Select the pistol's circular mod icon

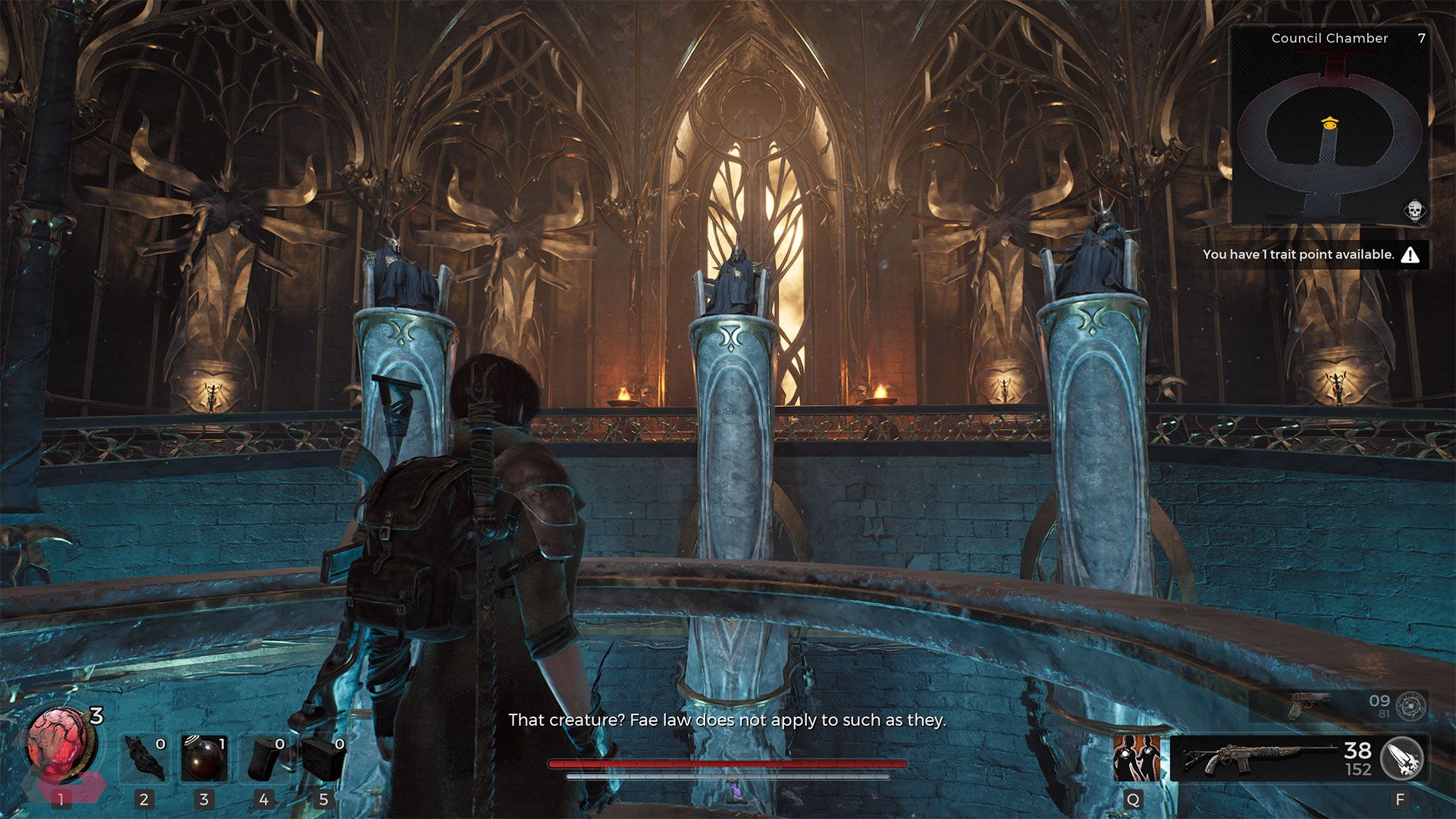tap(1411, 706)
